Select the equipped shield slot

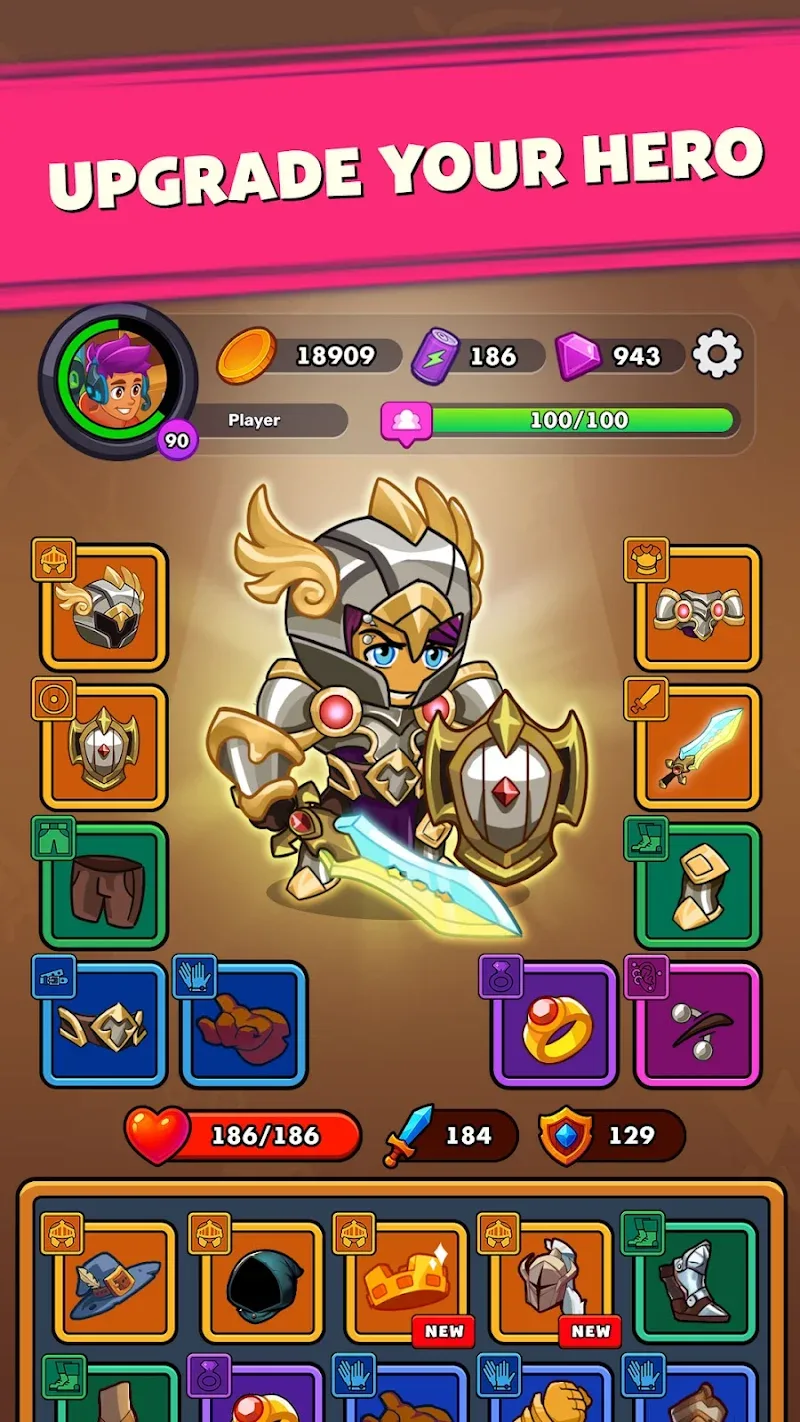(x=104, y=747)
